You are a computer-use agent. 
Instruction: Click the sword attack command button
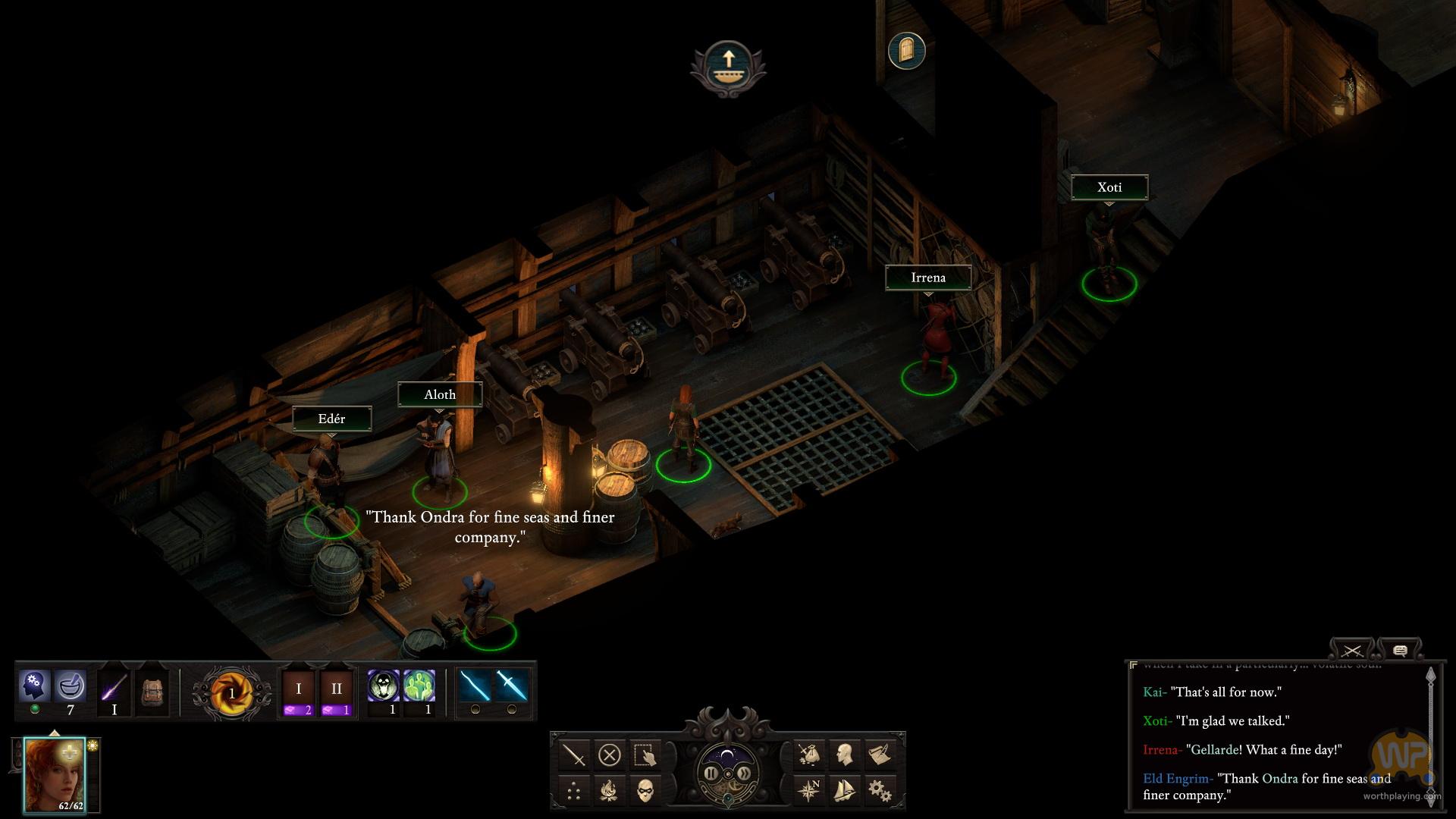click(x=575, y=755)
